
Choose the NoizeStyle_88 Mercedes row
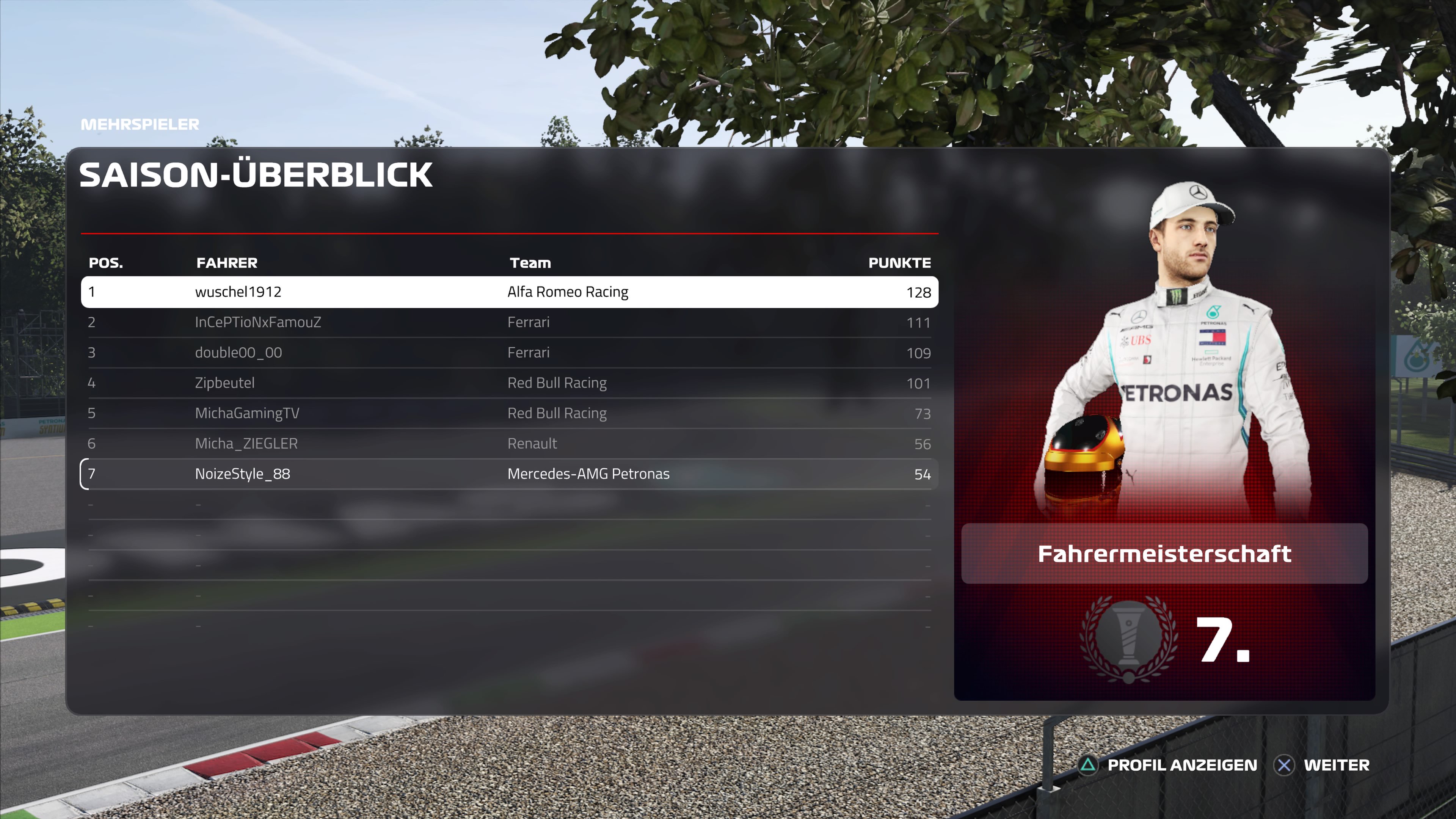click(x=509, y=474)
